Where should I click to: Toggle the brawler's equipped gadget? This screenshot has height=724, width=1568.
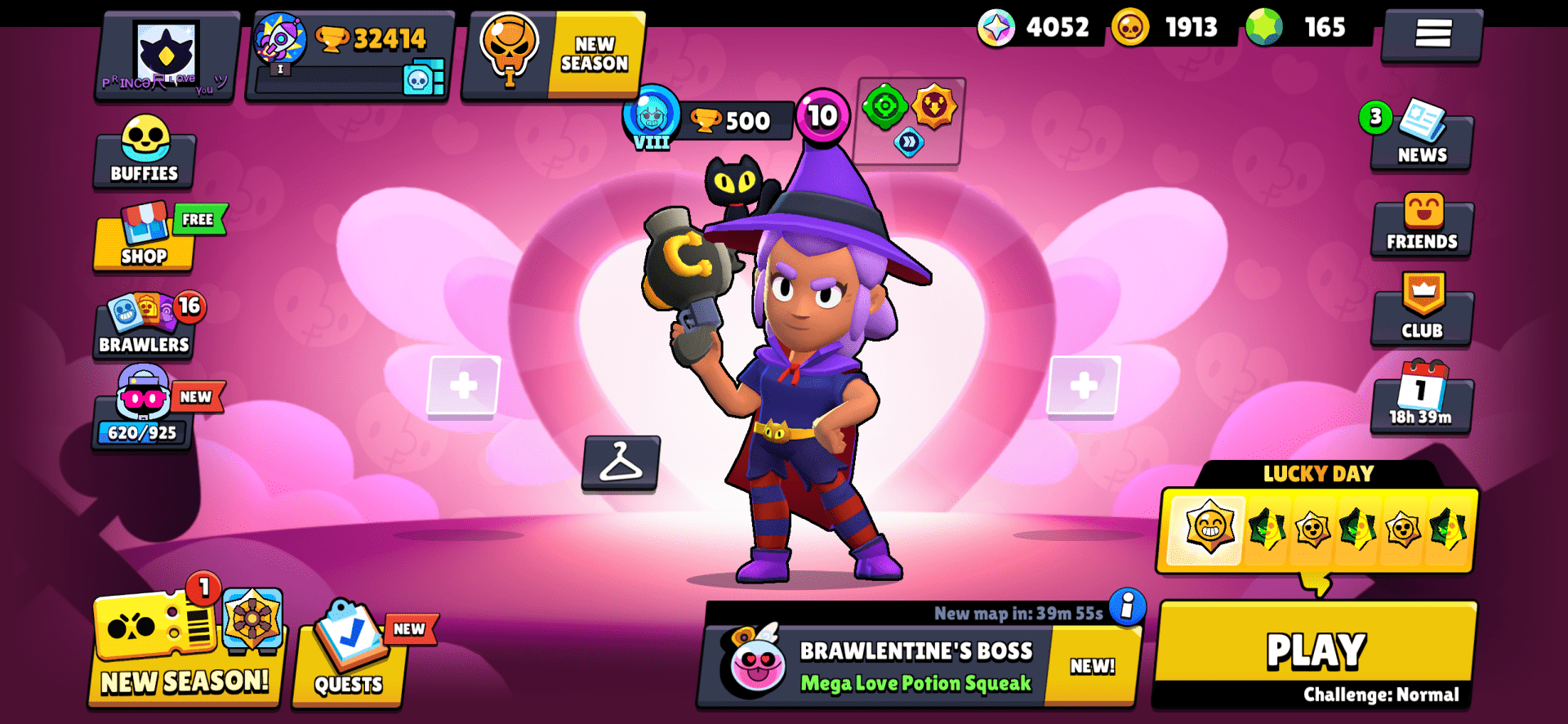[884, 106]
